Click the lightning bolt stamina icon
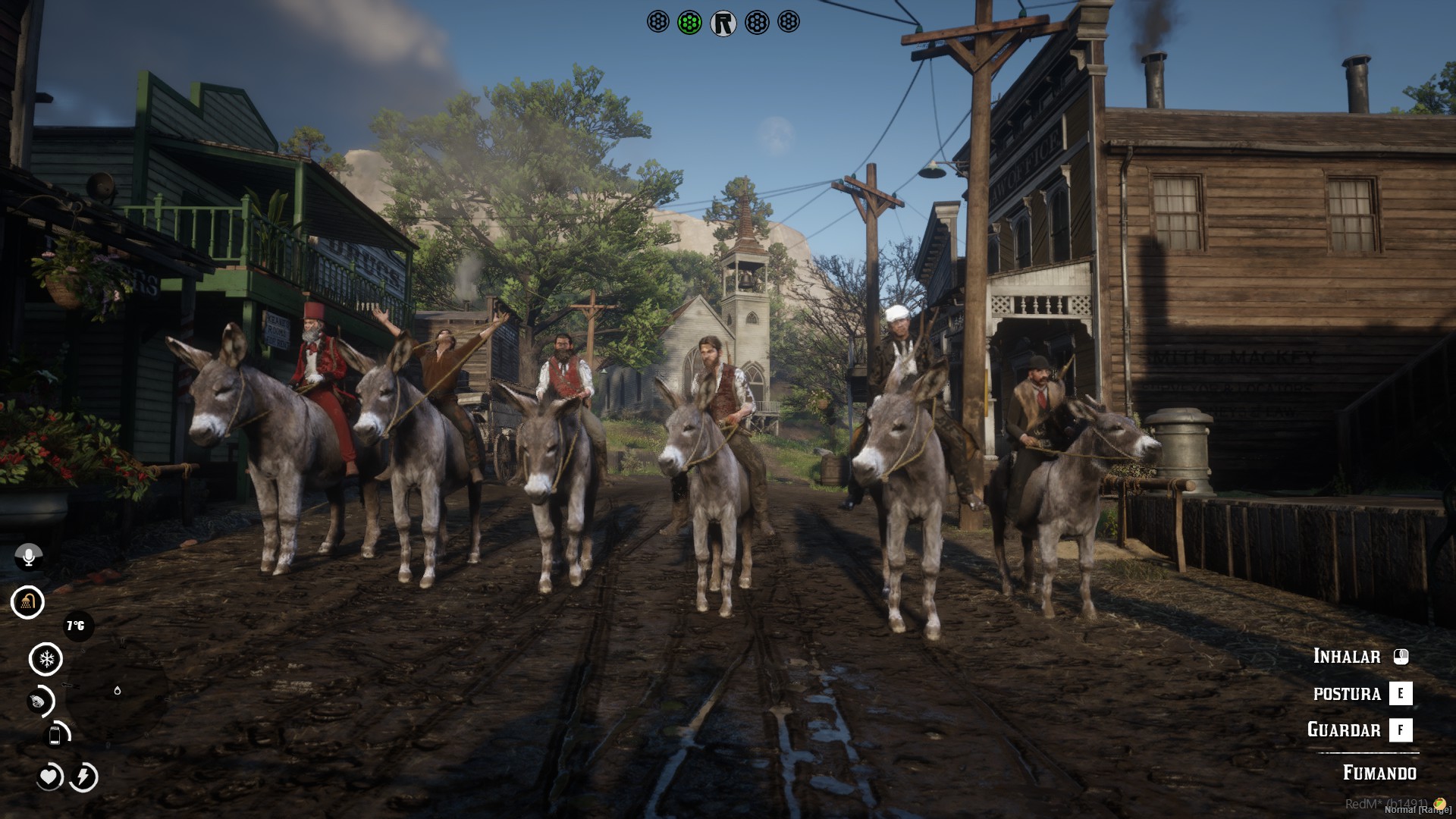This screenshot has width=1456, height=819. pyautogui.click(x=84, y=777)
